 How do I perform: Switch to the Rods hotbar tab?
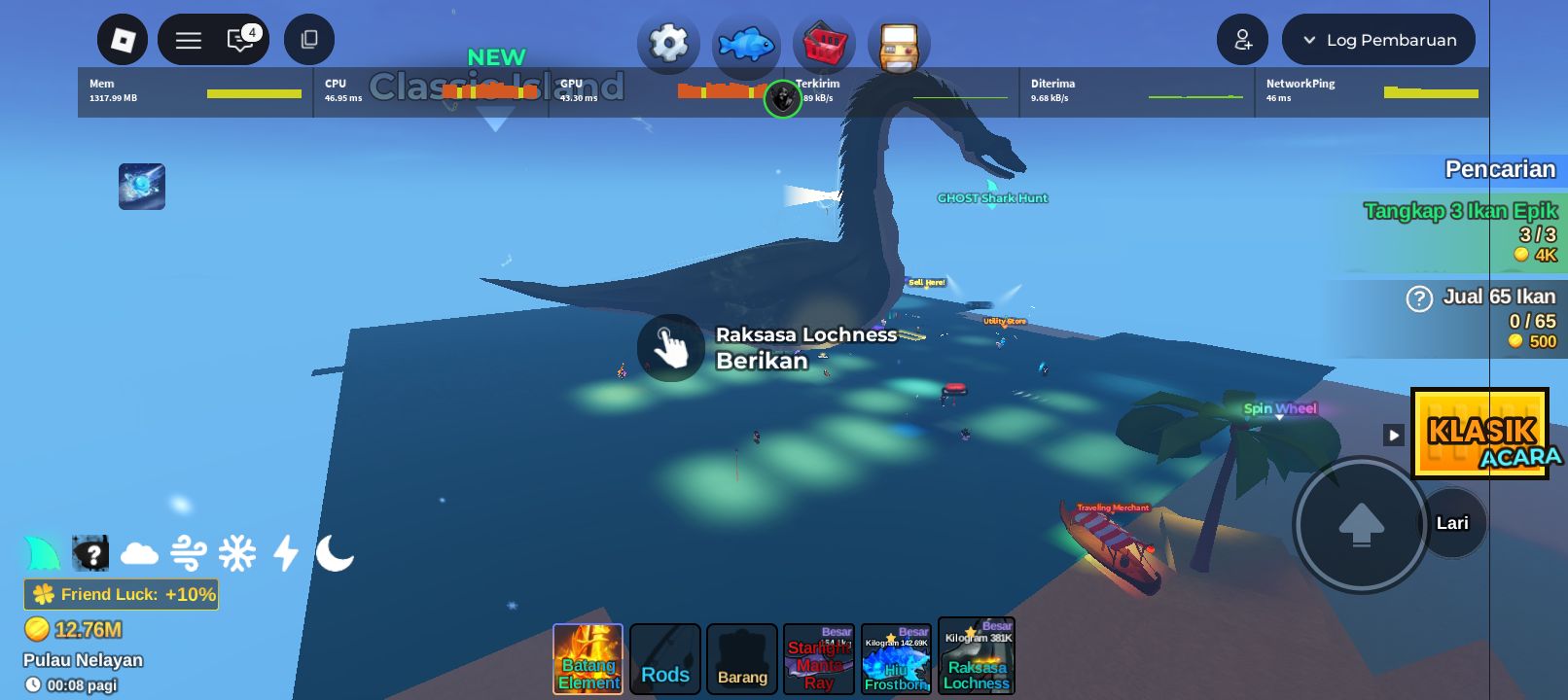[664, 659]
